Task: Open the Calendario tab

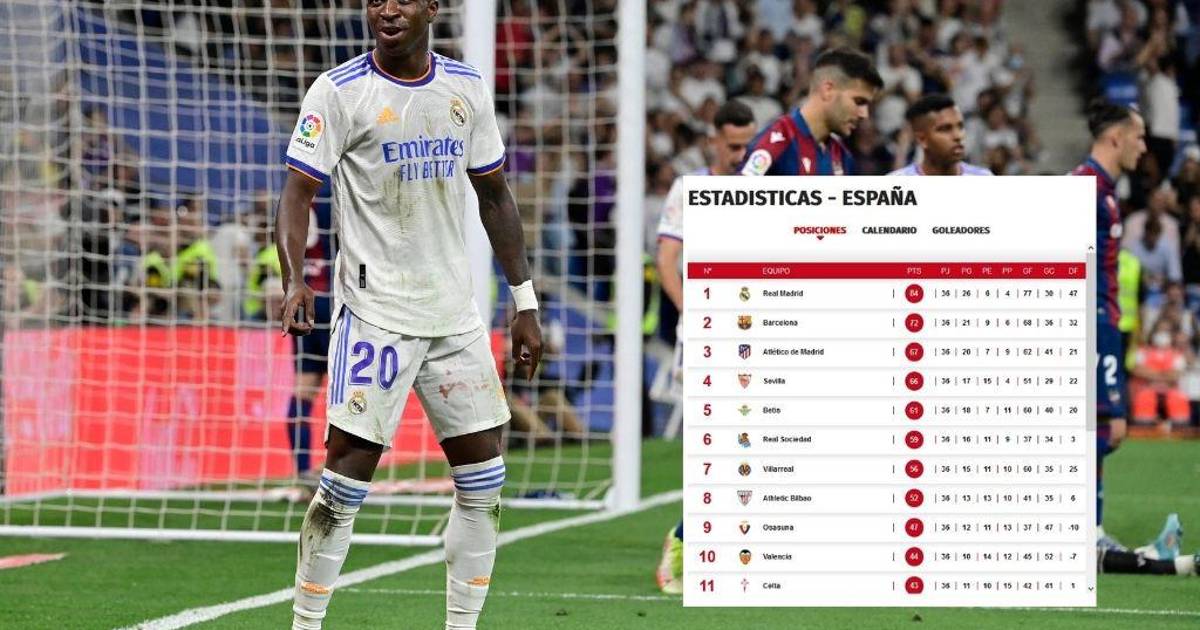Action: click(889, 230)
